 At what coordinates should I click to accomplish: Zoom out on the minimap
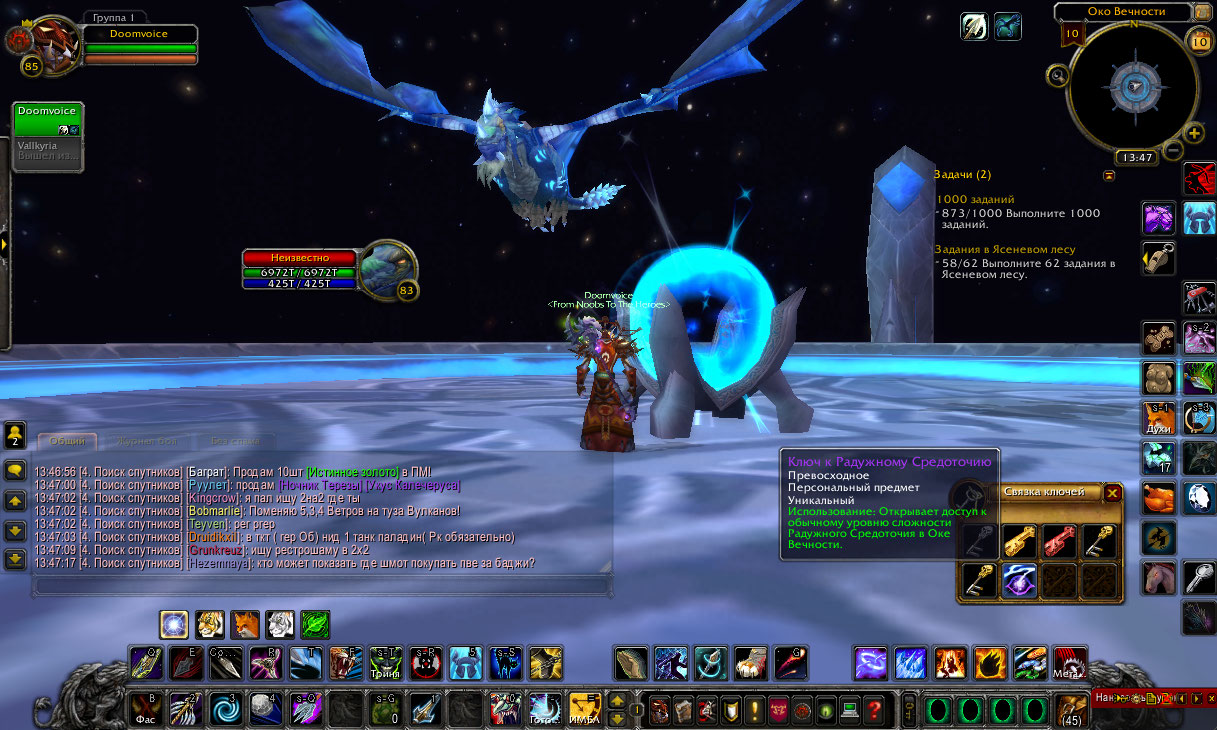(1173, 151)
